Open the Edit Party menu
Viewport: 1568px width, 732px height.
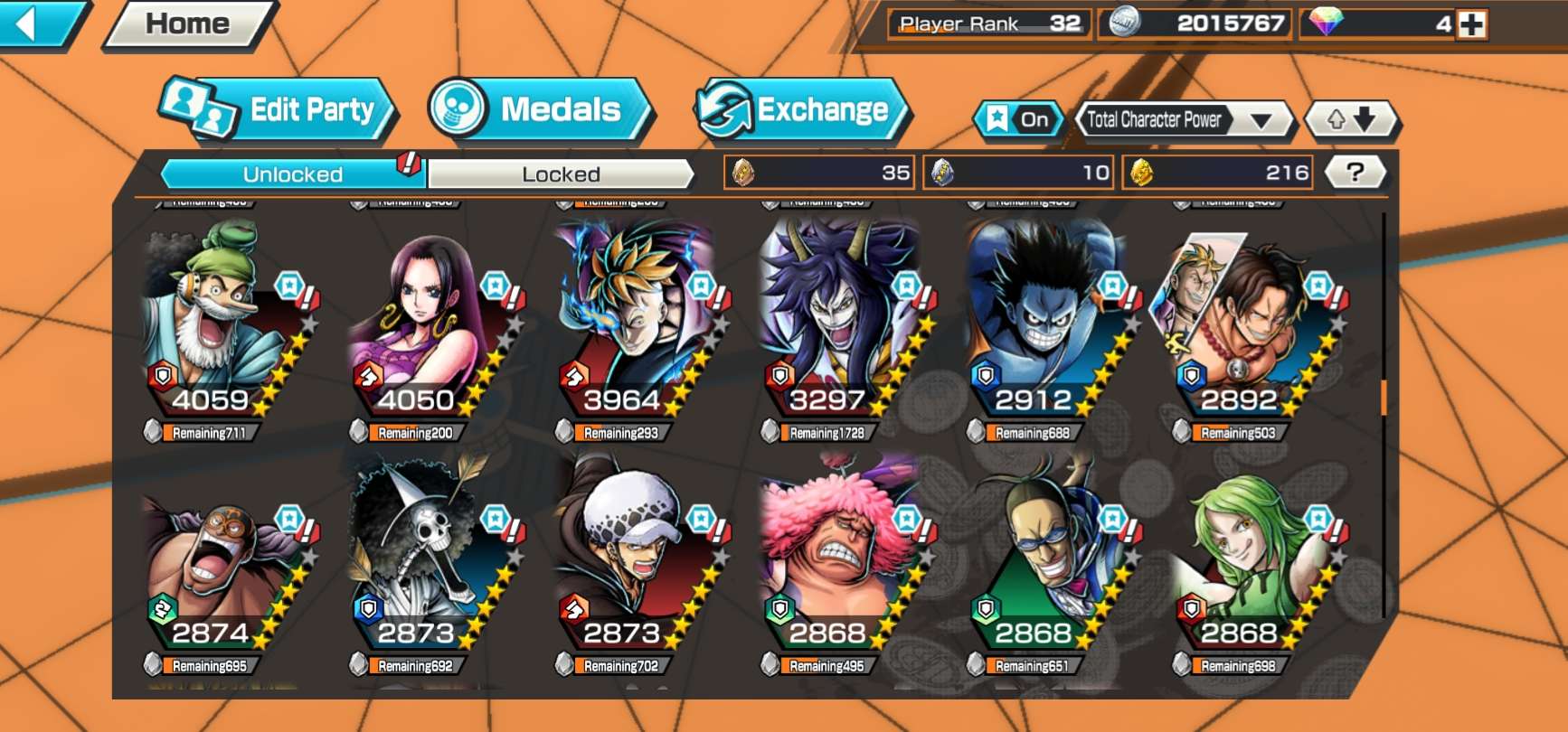pos(280,110)
